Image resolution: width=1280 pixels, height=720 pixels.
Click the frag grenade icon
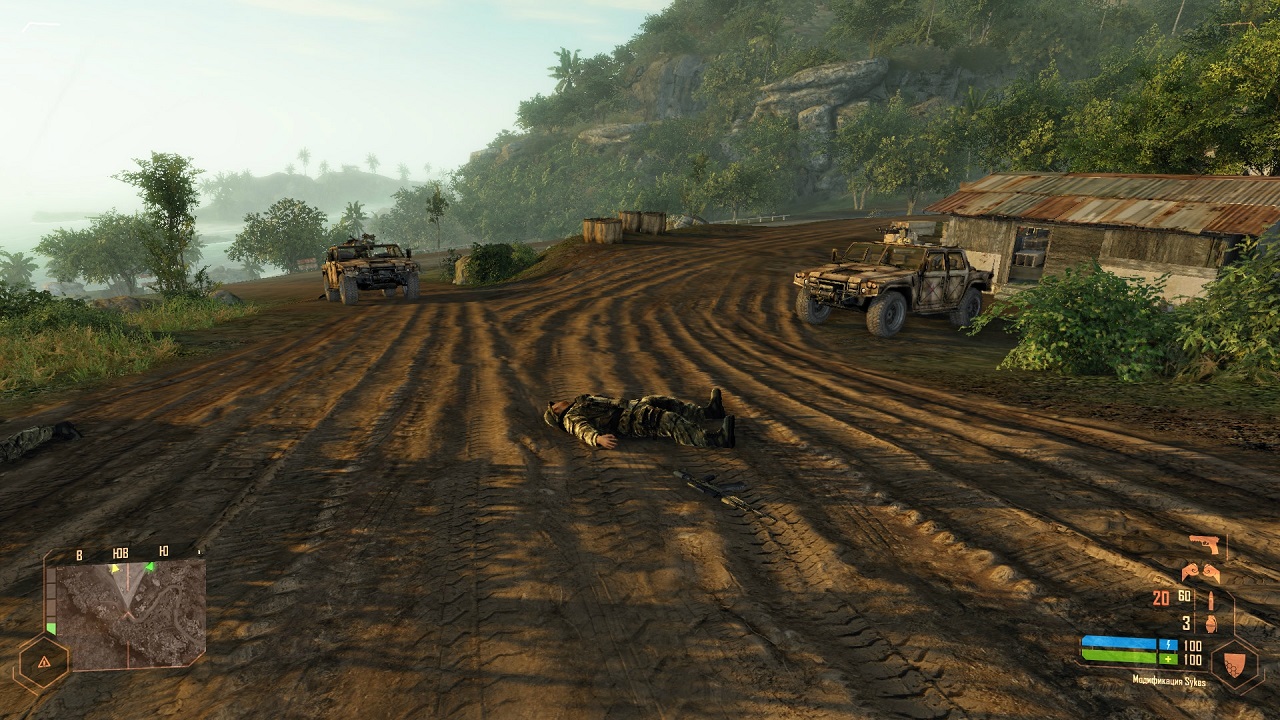click(x=1209, y=623)
